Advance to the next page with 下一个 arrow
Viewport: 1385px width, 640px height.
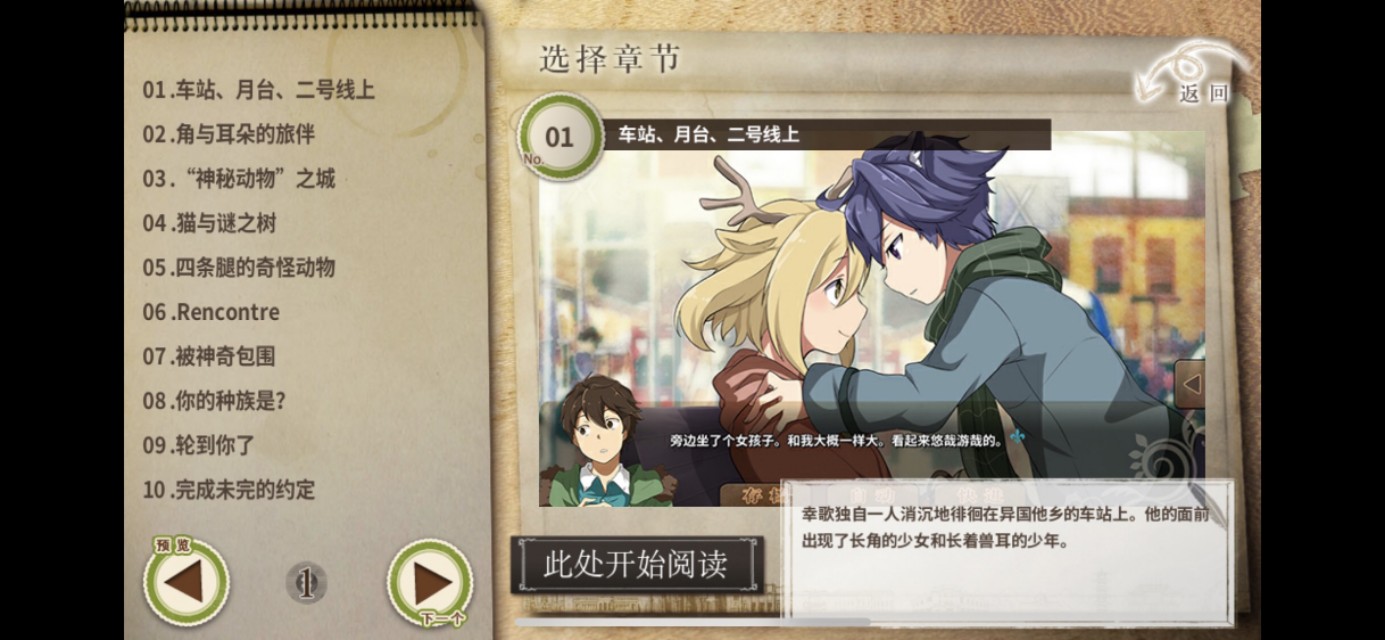pyautogui.click(x=430, y=582)
